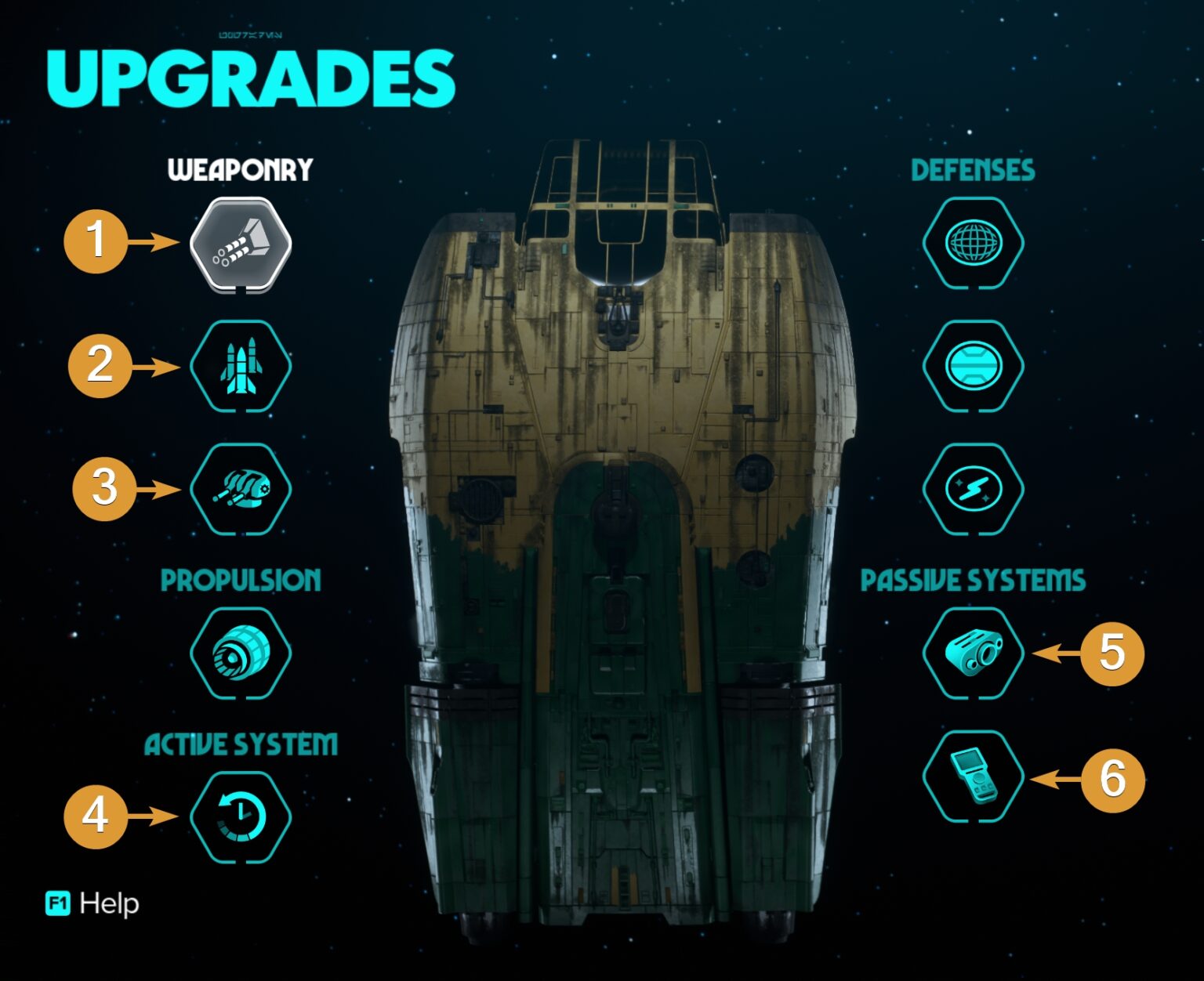Select the sensor icon under Passive Systems
The width and height of the screenshot is (1204, 981).
(x=972, y=654)
